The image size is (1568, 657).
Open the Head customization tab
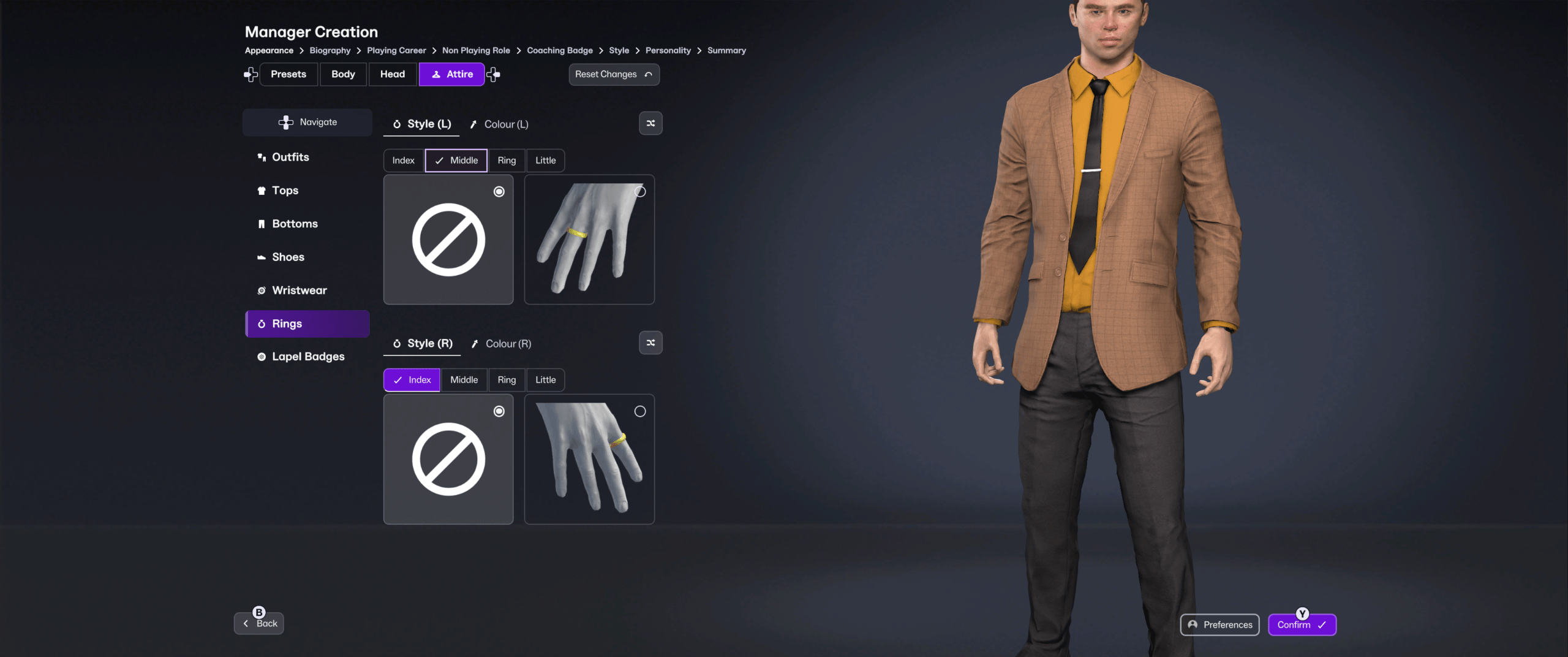[392, 74]
